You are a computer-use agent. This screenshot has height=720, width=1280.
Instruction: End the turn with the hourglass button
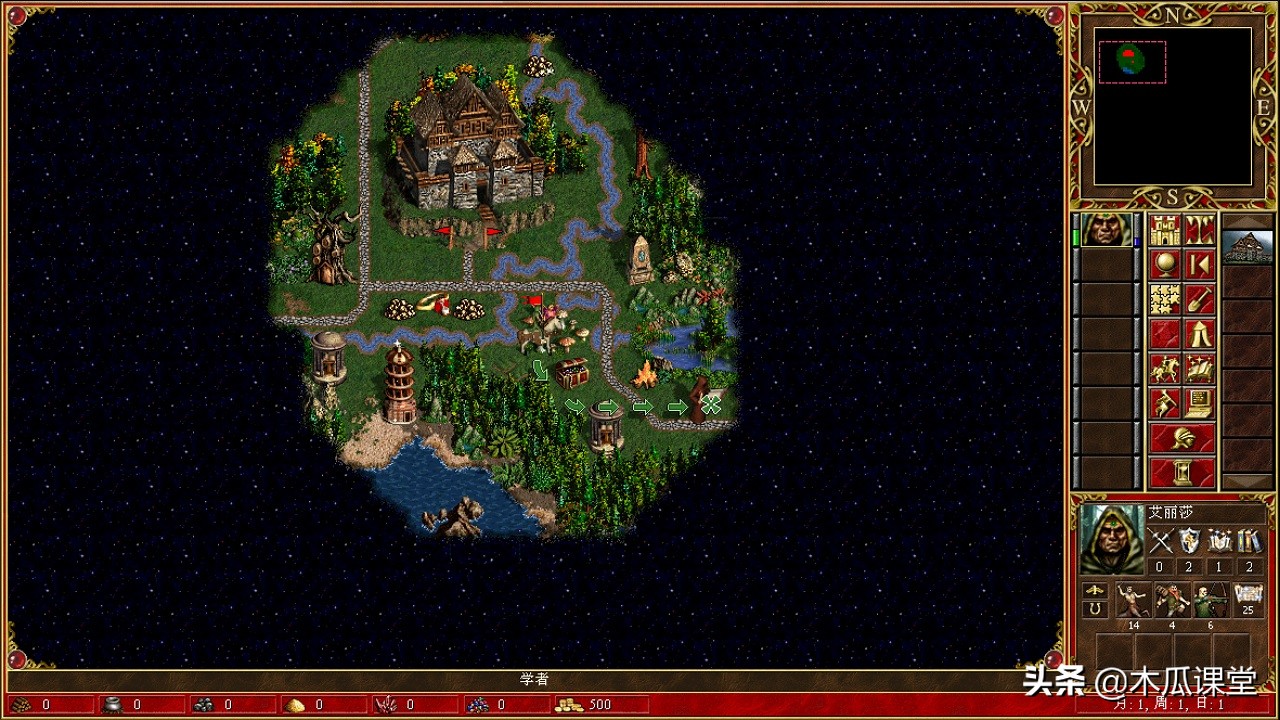pyautogui.click(x=1182, y=471)
